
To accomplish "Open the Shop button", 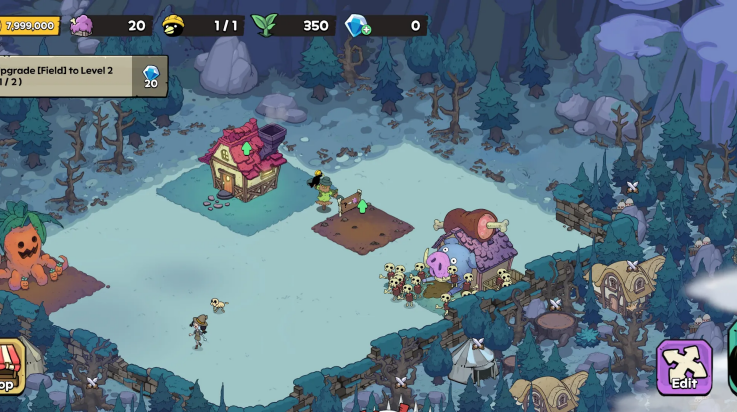I will pos(10,367).
